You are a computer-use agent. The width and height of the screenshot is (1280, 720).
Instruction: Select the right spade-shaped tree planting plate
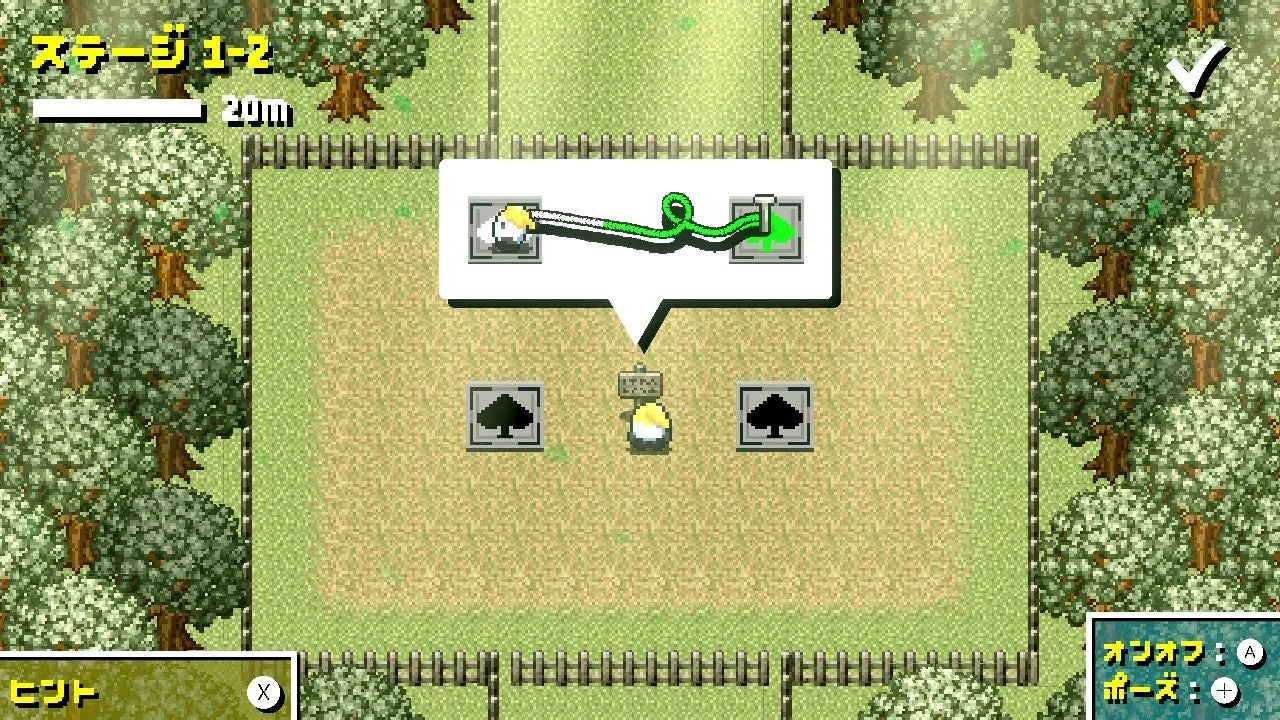[776, 417]
